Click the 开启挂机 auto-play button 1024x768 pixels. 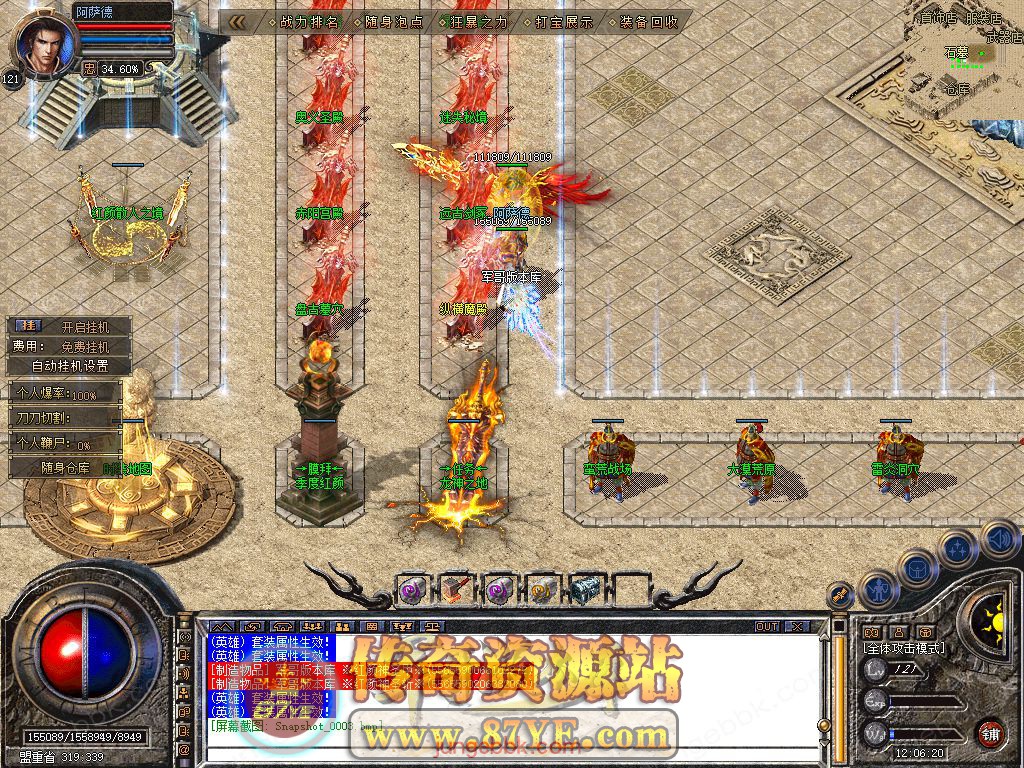pyautogui.click(x=82, y=327)
